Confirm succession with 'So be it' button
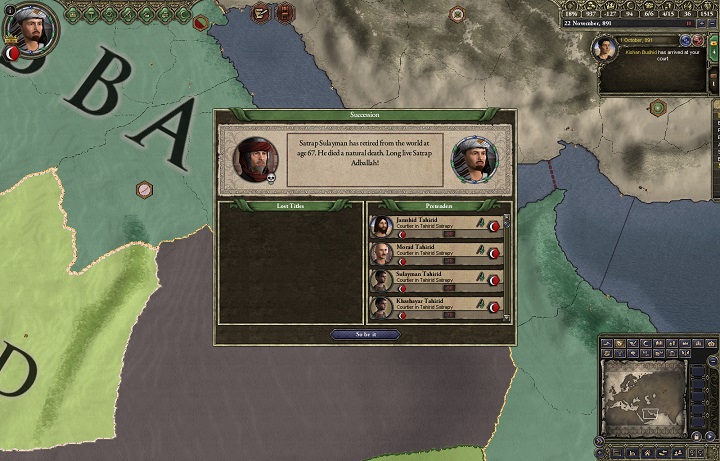Viewport: 720px width, 461px height. (364, 335)
